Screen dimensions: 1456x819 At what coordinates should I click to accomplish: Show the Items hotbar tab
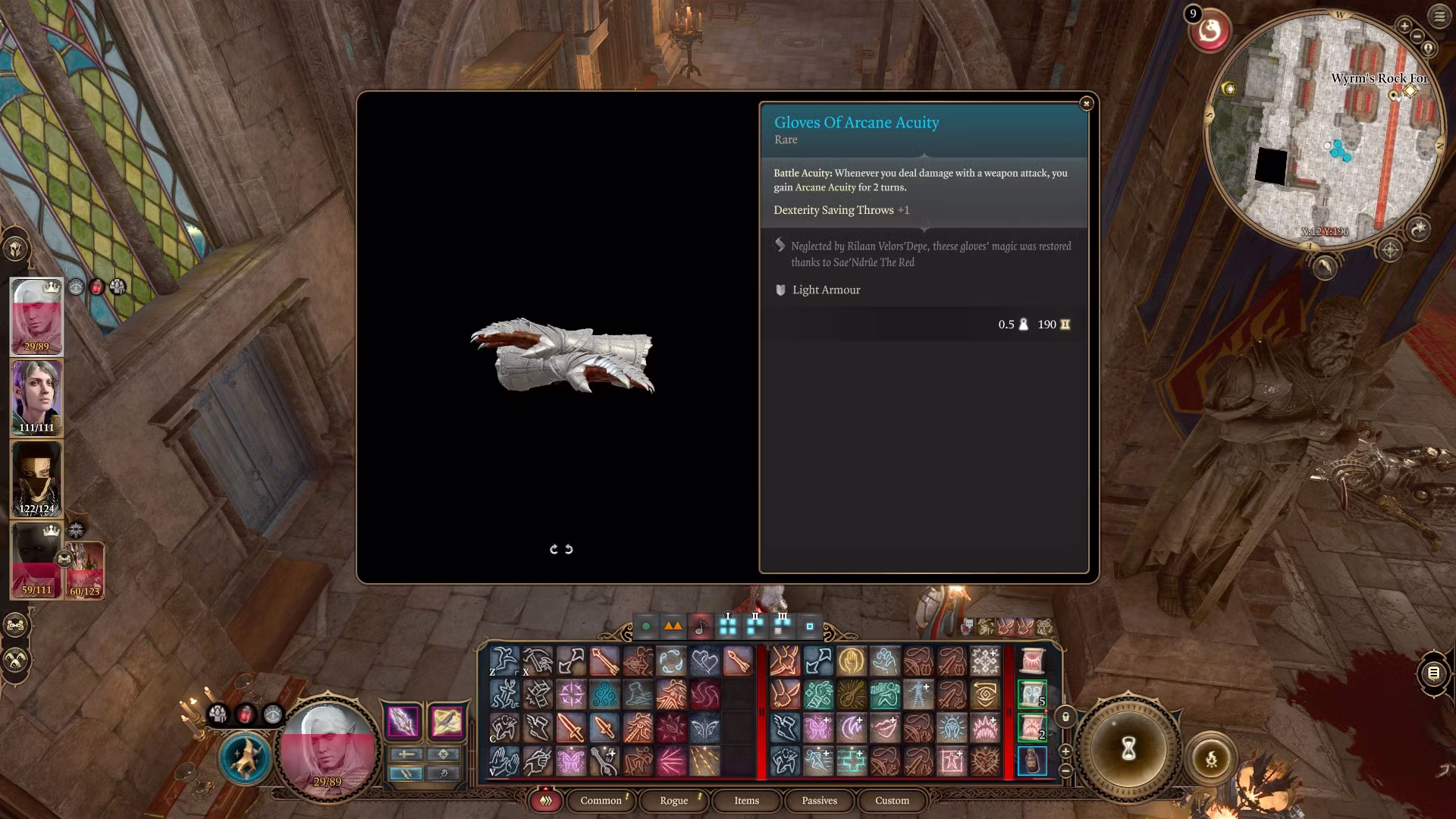click(x=746, y=800)
